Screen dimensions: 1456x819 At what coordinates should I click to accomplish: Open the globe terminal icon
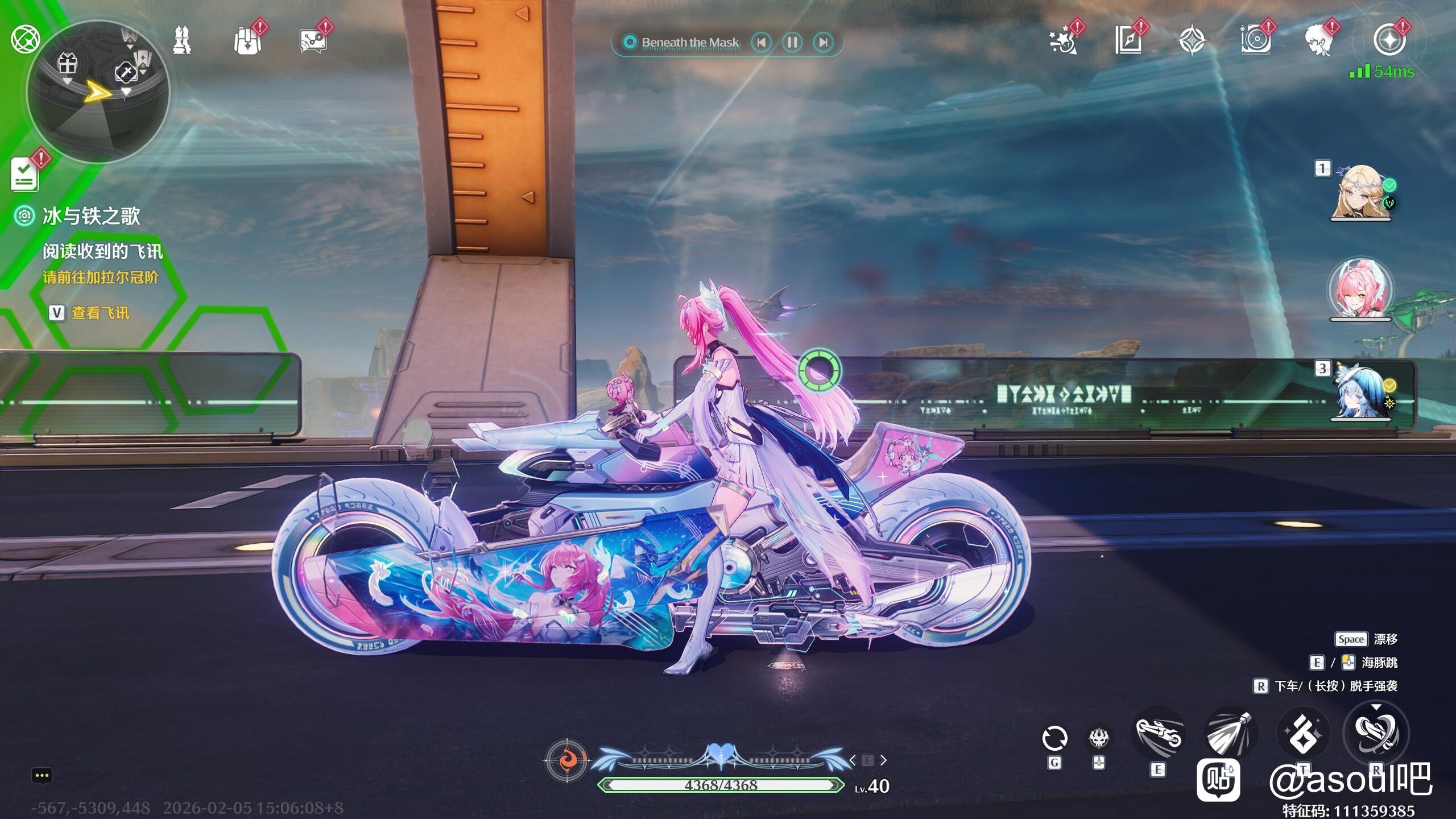pos(25,40)
